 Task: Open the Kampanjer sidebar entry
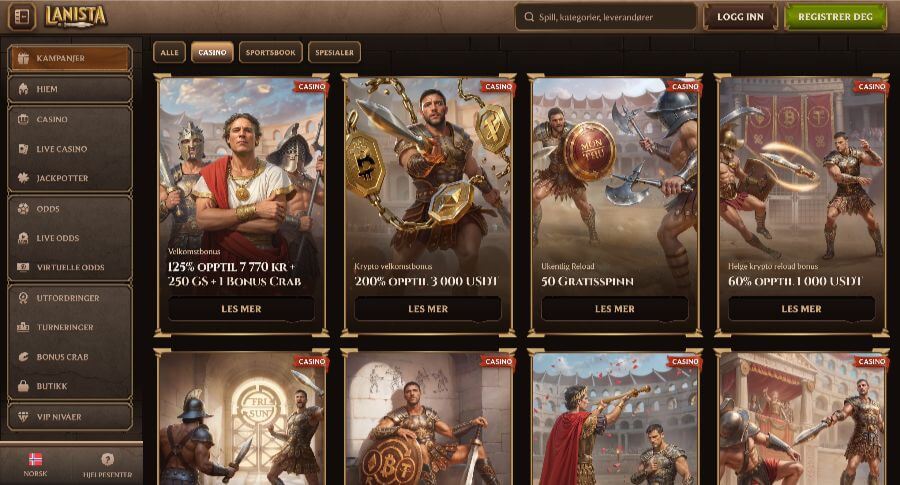pos(69,58)
